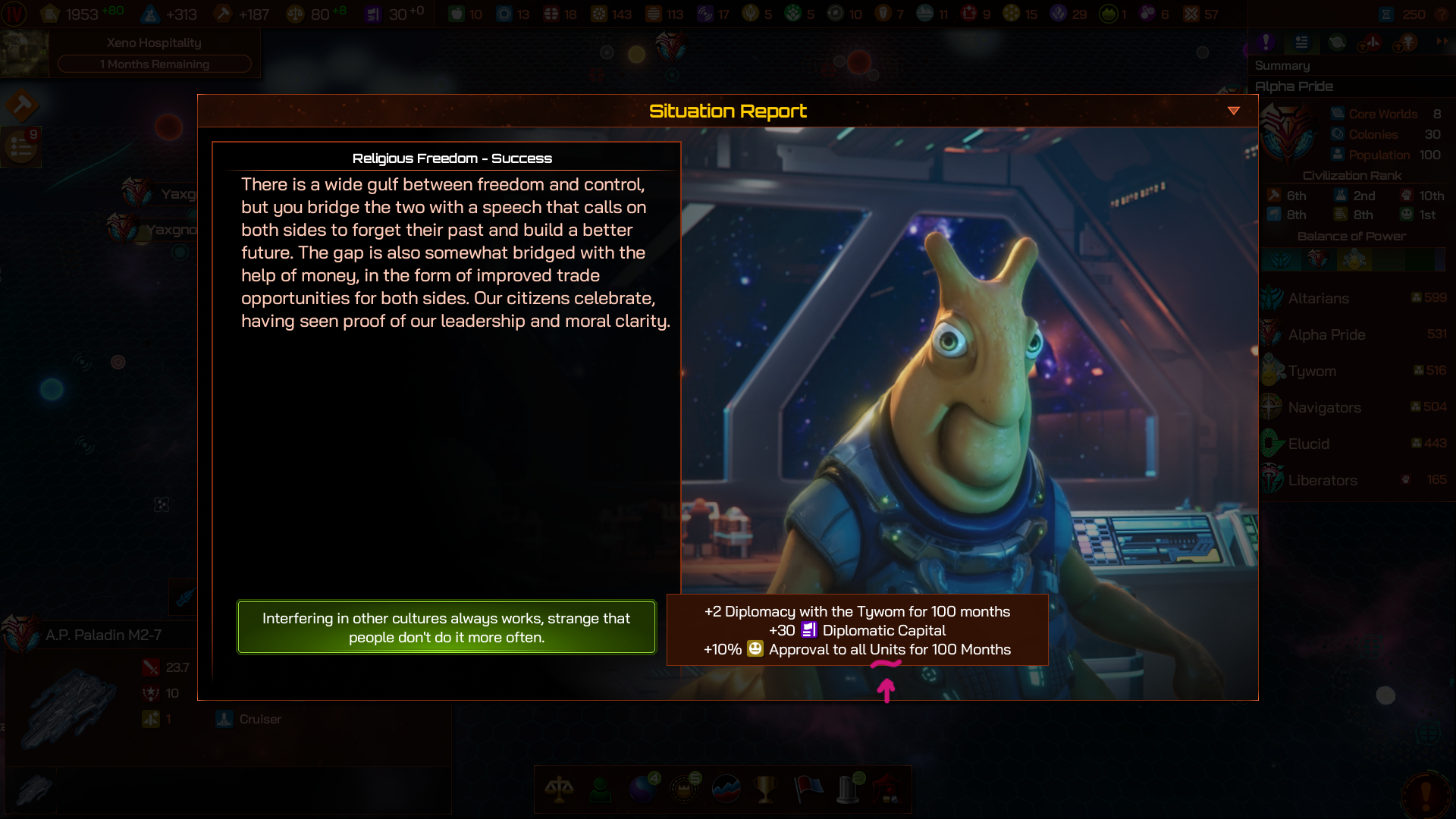This screenshot has height=819, width=1456.
Task: Click the hammer build icon on left edge
Action: pos(21,105)
